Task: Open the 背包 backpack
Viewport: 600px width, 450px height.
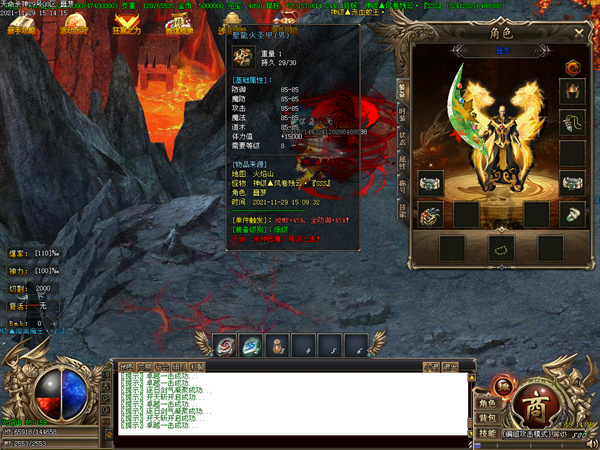Action: pos(487,417)
